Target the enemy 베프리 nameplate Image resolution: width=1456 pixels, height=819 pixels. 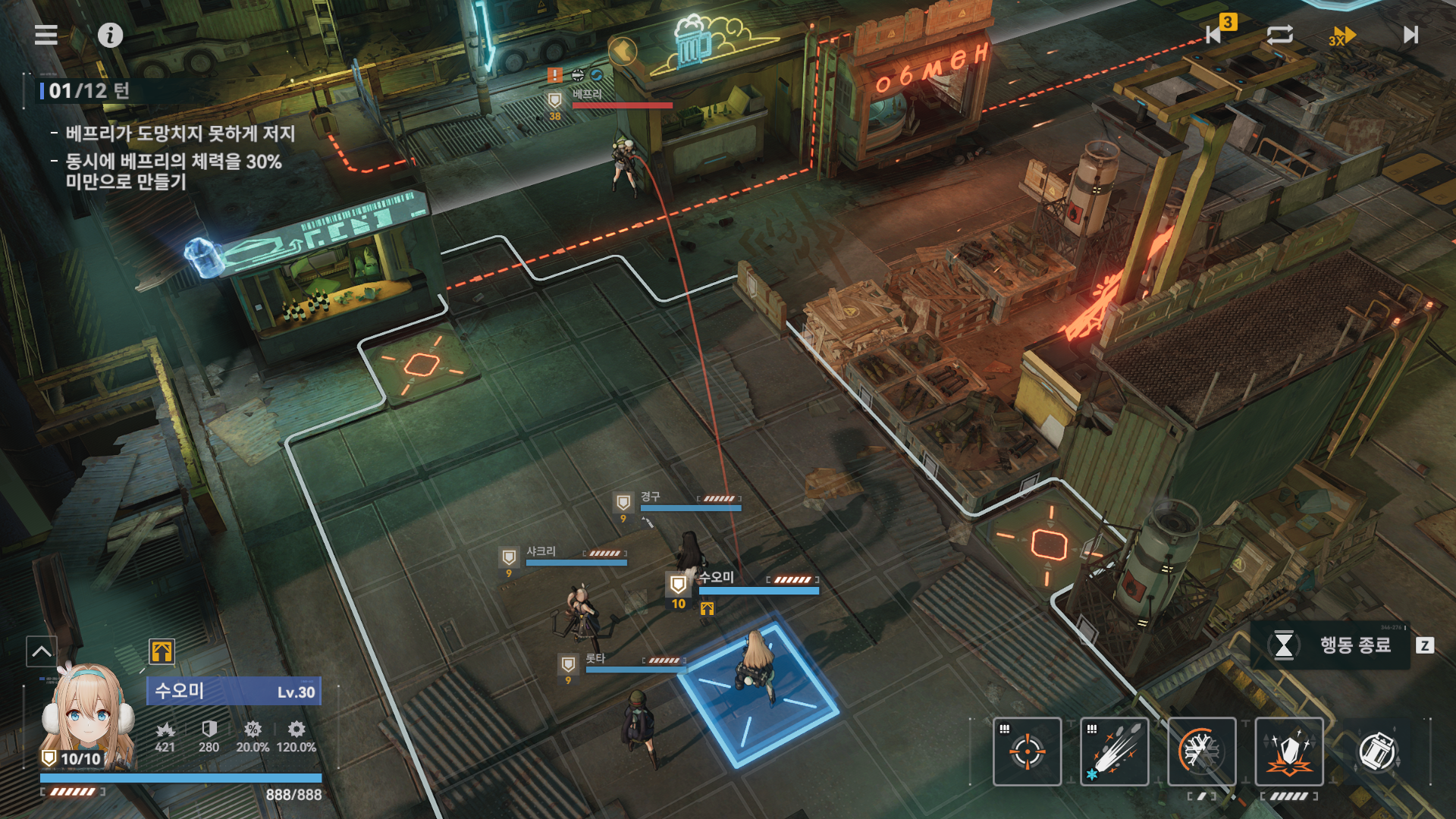tap(588, 95)
